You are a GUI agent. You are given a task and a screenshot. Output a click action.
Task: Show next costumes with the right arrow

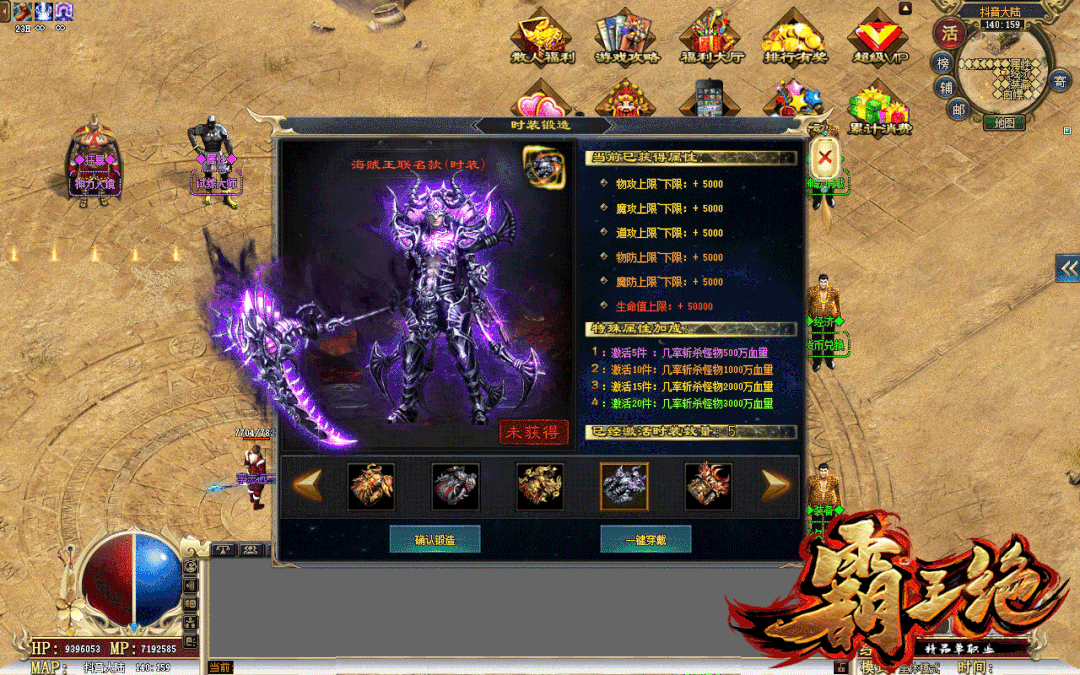(x=776, y=485)
